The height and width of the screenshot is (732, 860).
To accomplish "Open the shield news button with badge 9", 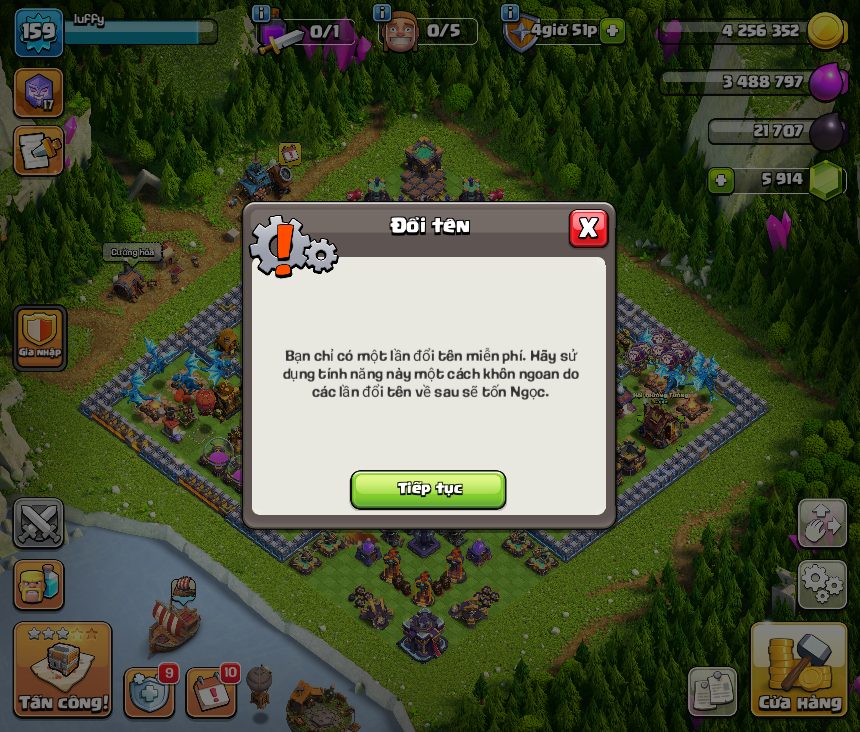I will pos(148,692).
